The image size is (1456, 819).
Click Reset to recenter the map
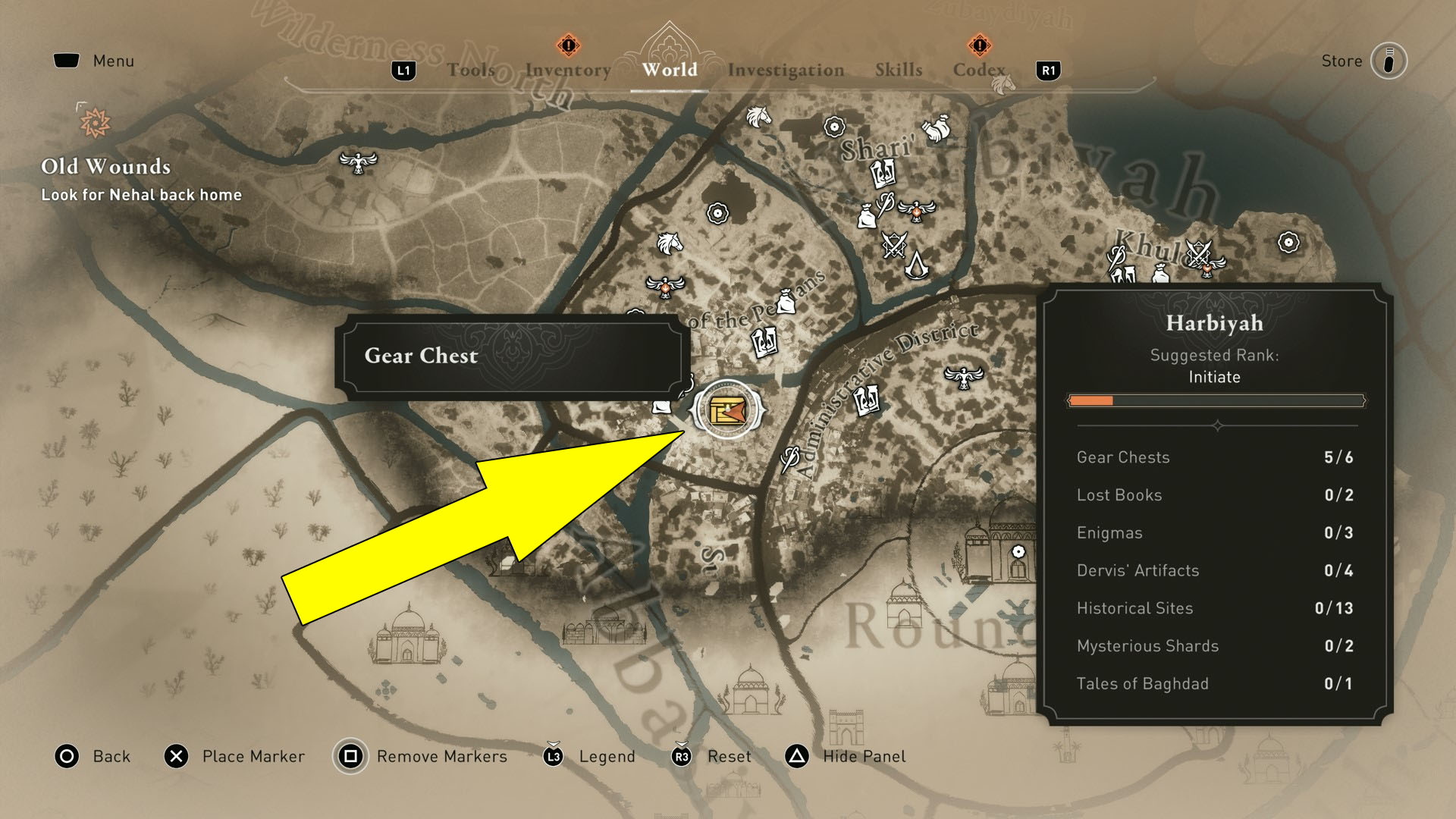pos(729,756)
